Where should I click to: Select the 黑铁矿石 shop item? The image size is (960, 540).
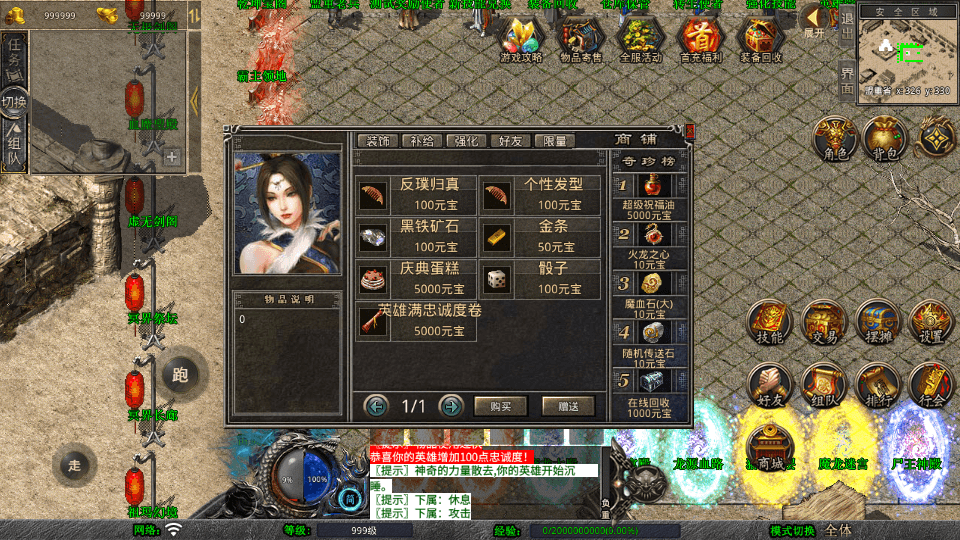(x=417, y=236)
